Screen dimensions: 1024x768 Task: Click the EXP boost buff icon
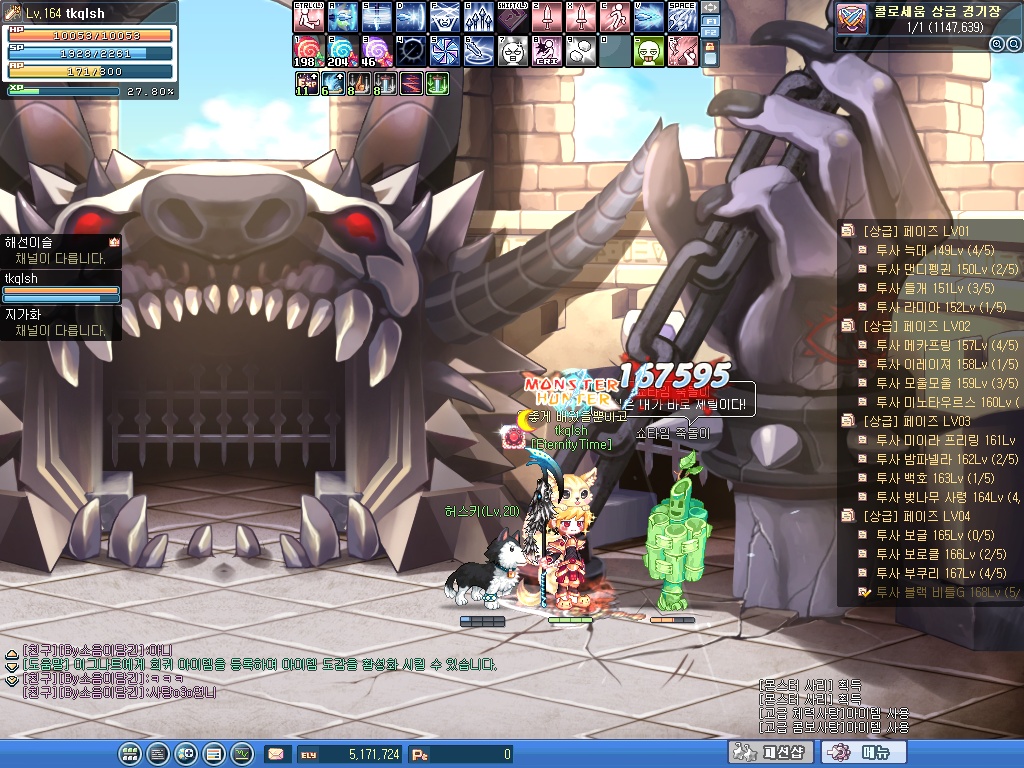point(306,85)
